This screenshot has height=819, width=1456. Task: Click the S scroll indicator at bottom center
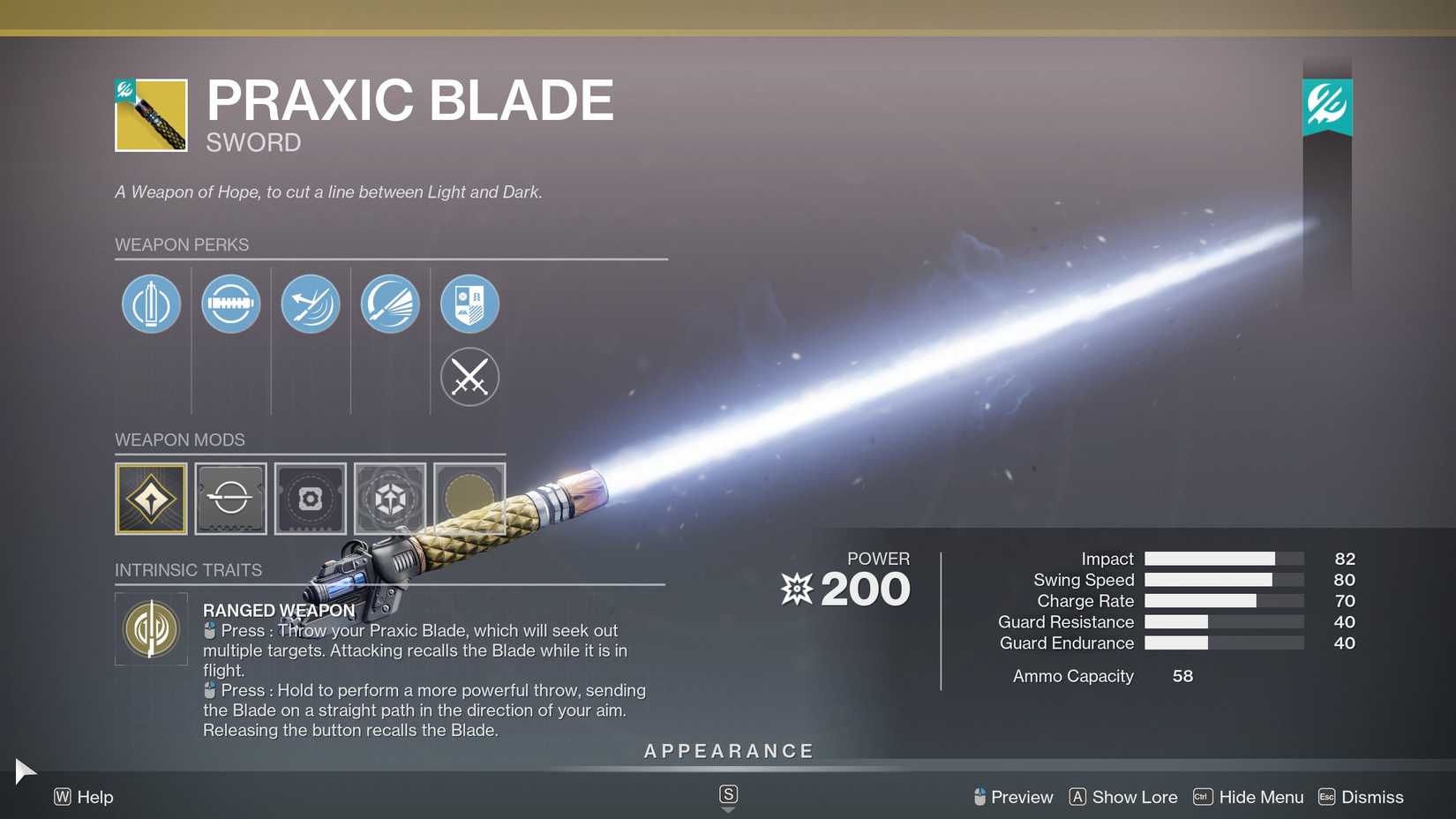click(727, 793)
